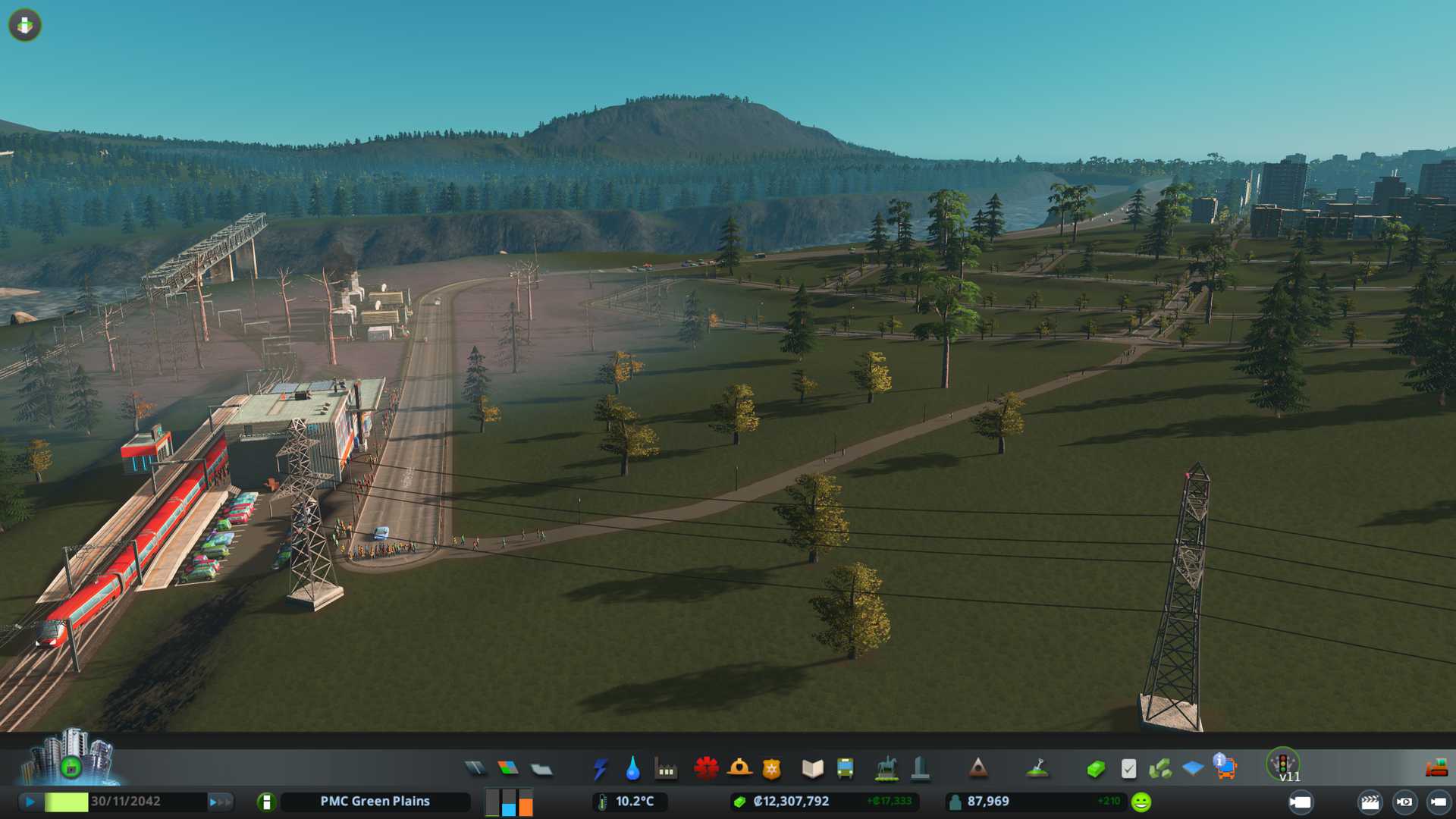The image size is (1456, 819).
Task: Open the Education book menu
Action: pyautogui.click(x=812, y=769)
